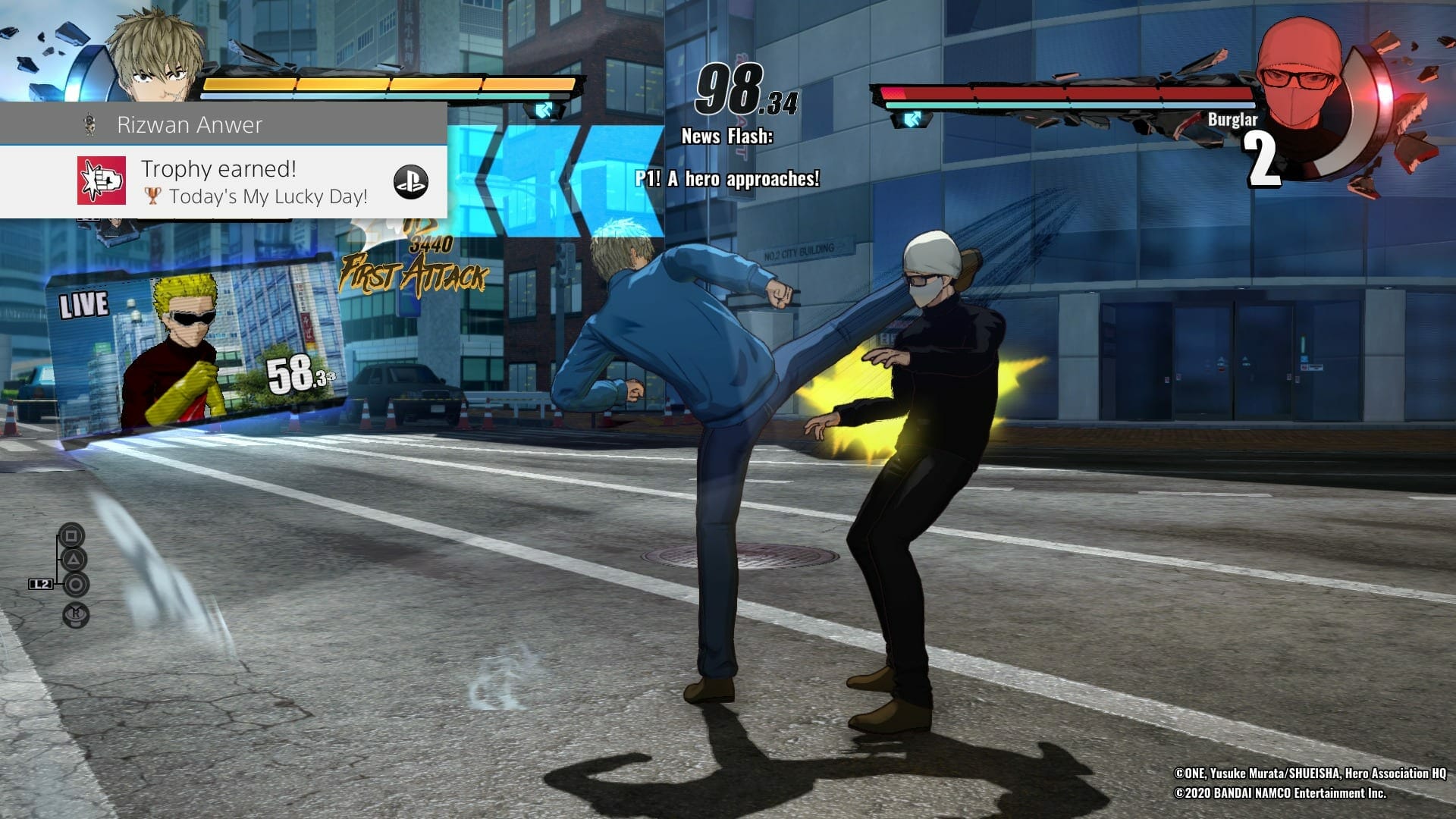Screen dimensions: 1456x819
Task: Click the red trophy image icon
Action: [102, 180]
